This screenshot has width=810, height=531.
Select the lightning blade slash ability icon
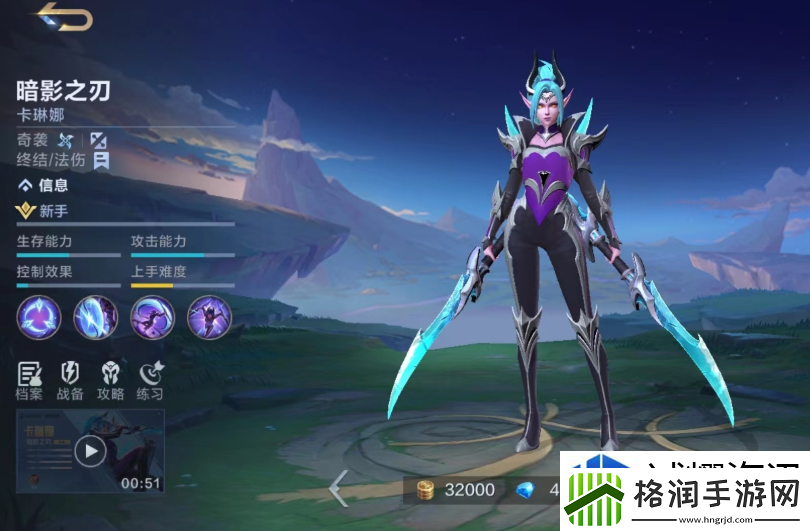pyautogui.click(x=96, y=317)
